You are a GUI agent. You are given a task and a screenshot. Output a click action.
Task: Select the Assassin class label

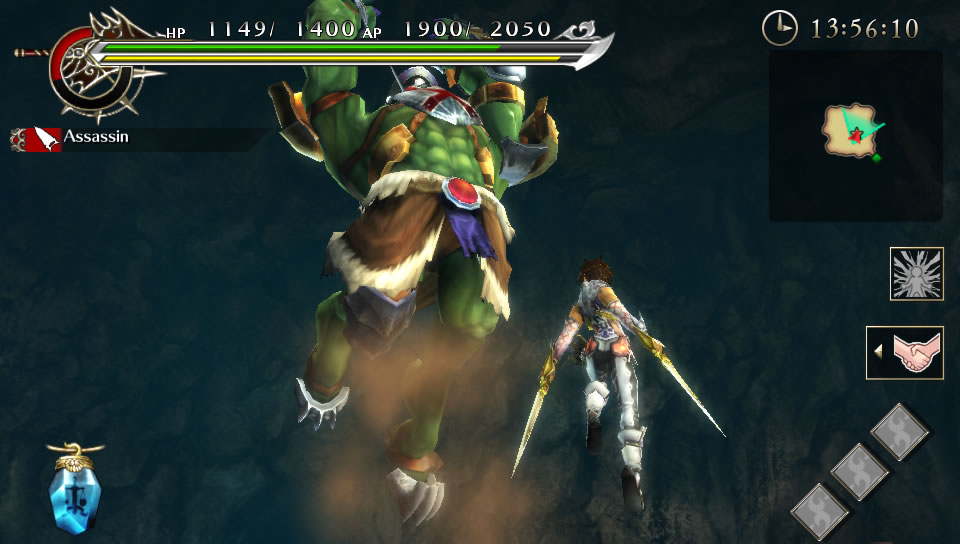tap(96, 136)
